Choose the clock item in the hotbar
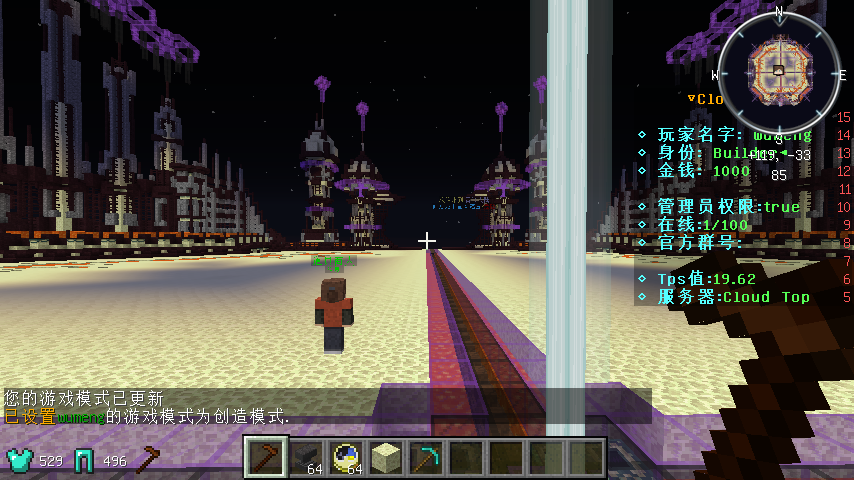Screen dimensions: 854x480 pos(346,458)
